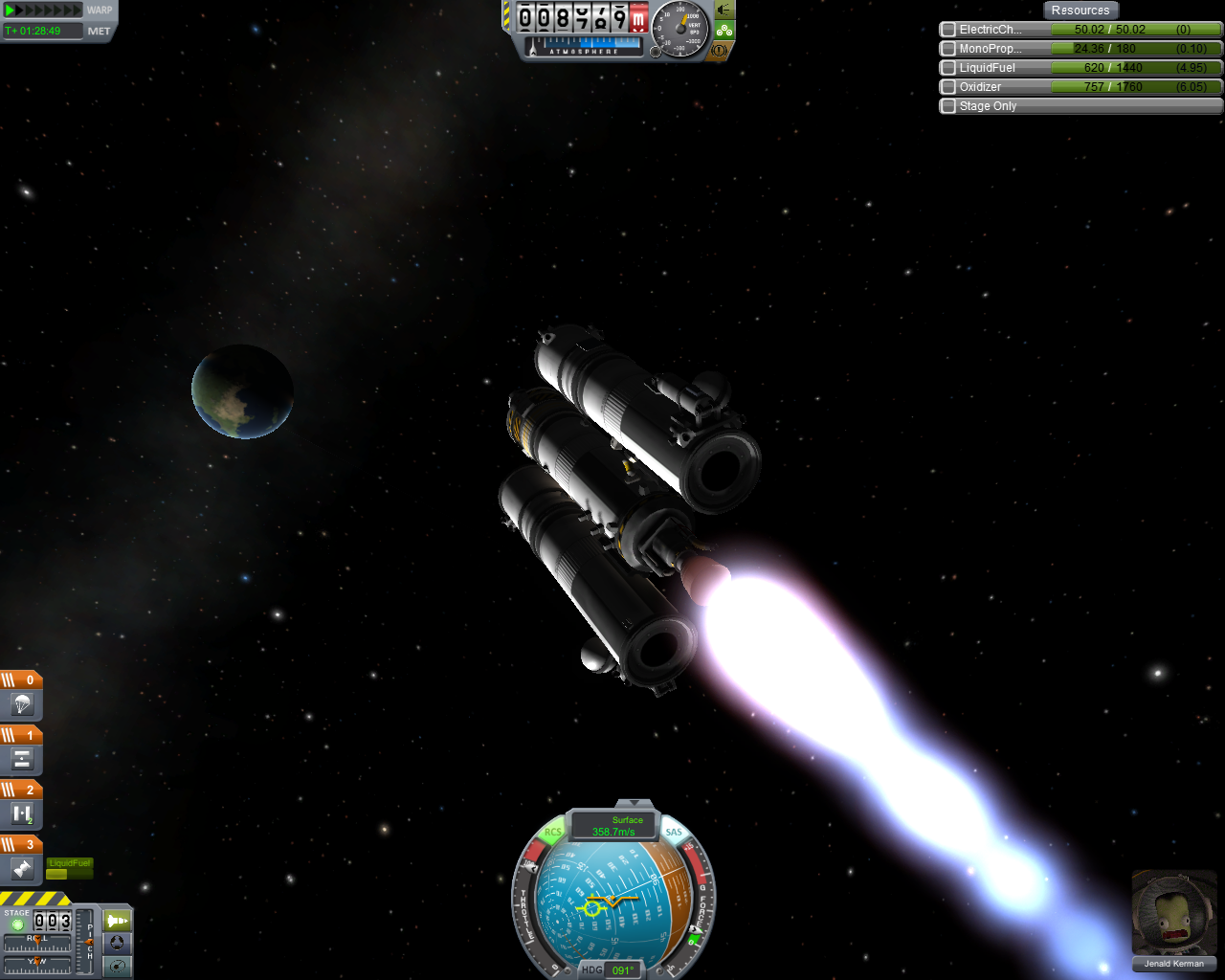
Task: Switch to staging control mode
Action: pyautogui.click(x=117, y=921)
